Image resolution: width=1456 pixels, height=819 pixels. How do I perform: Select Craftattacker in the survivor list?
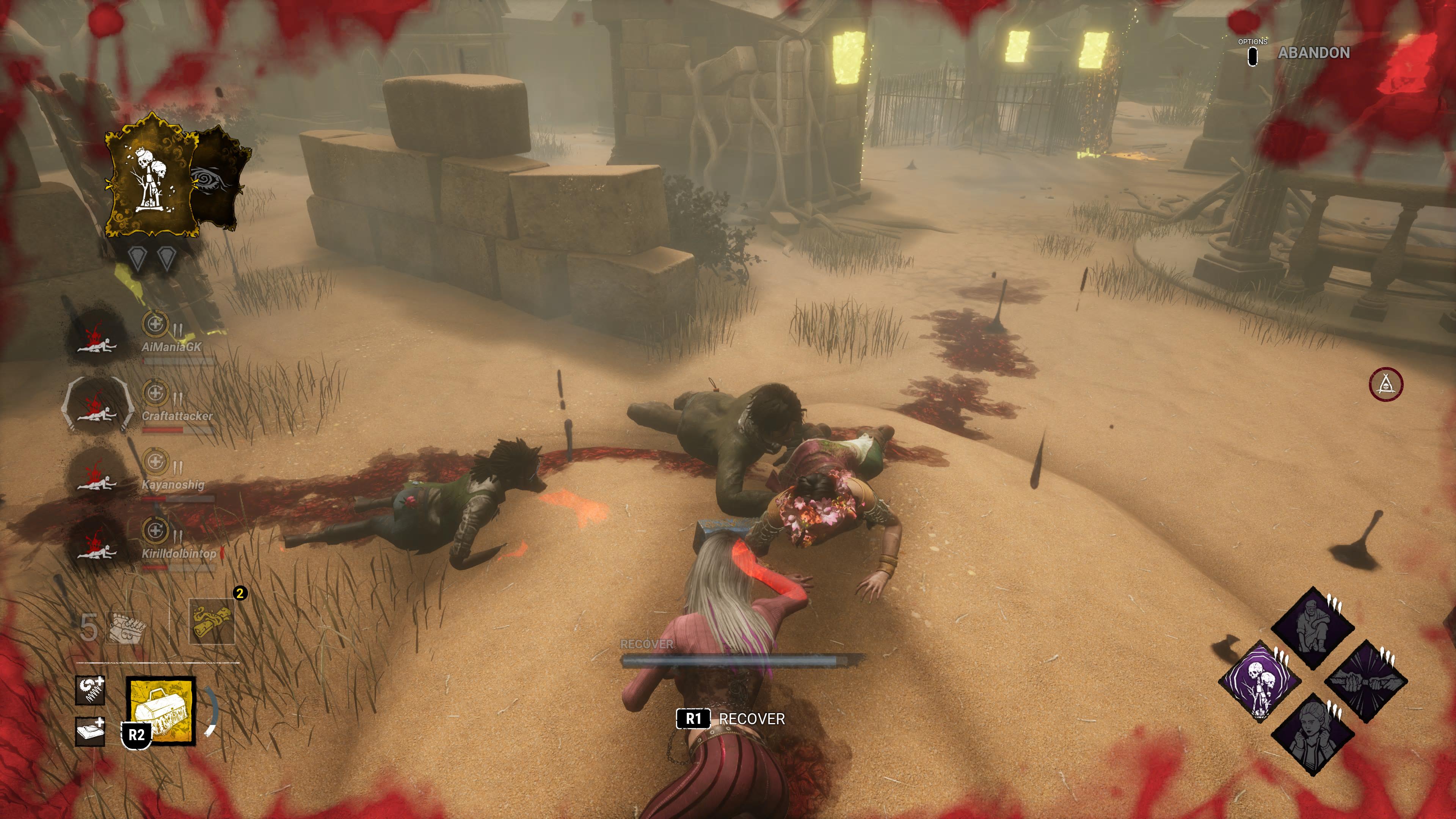pyautogui.click(x=176, y=416)
